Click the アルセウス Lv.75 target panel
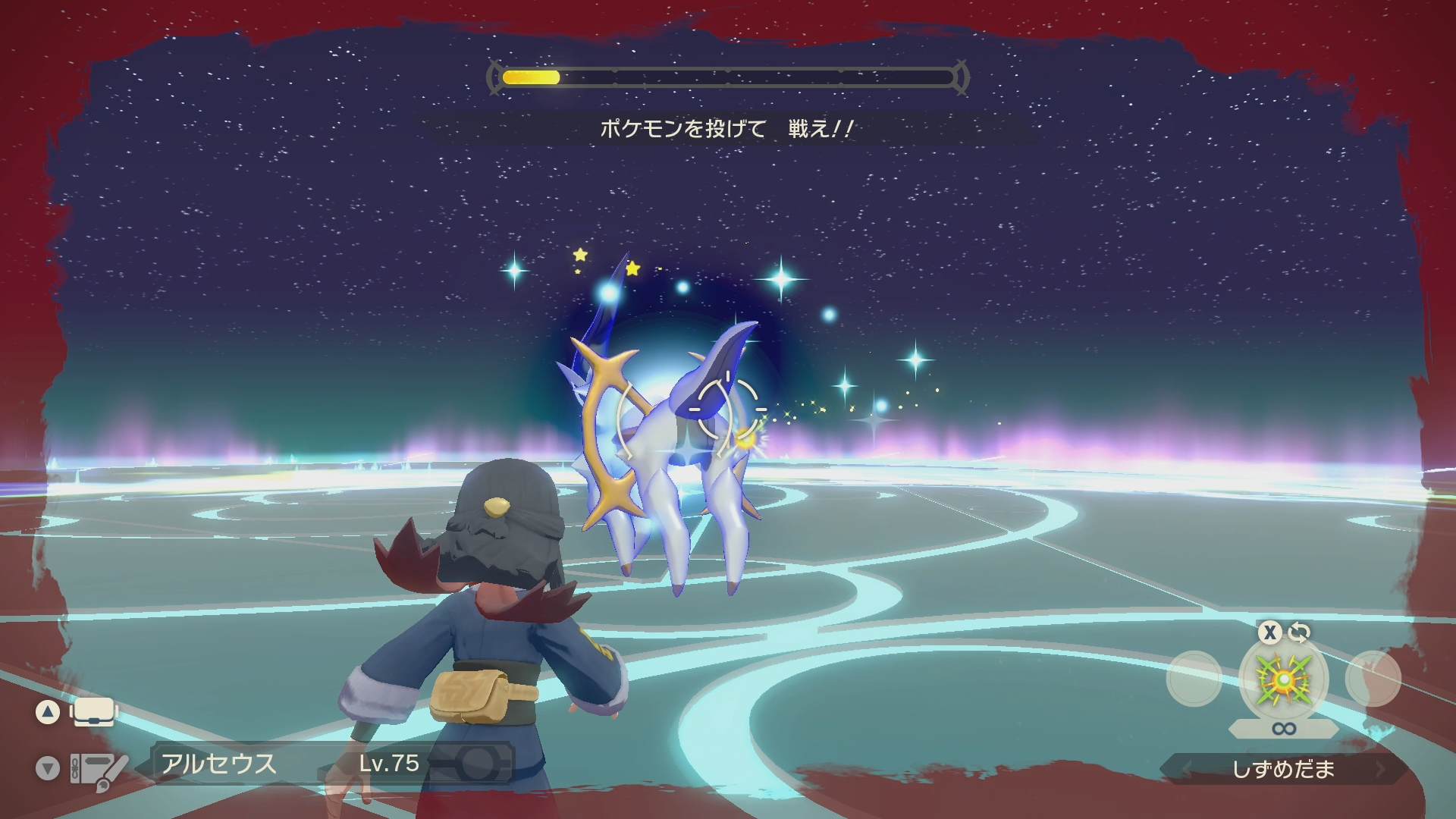 click(334, 763)
